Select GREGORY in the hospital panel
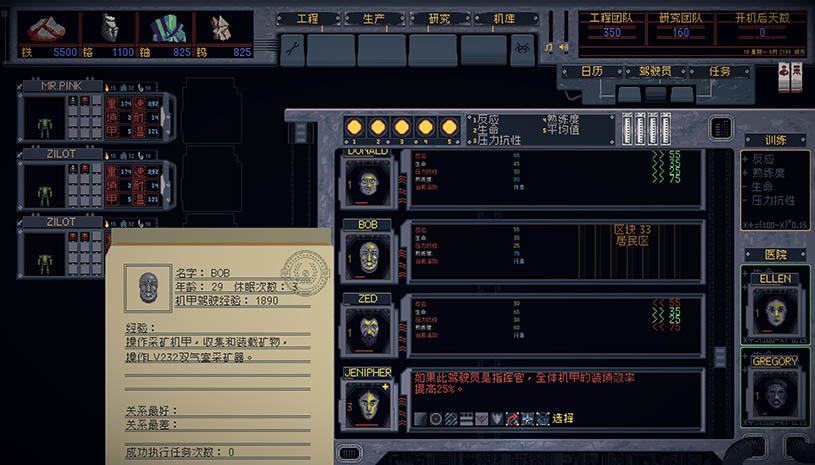 775,392
